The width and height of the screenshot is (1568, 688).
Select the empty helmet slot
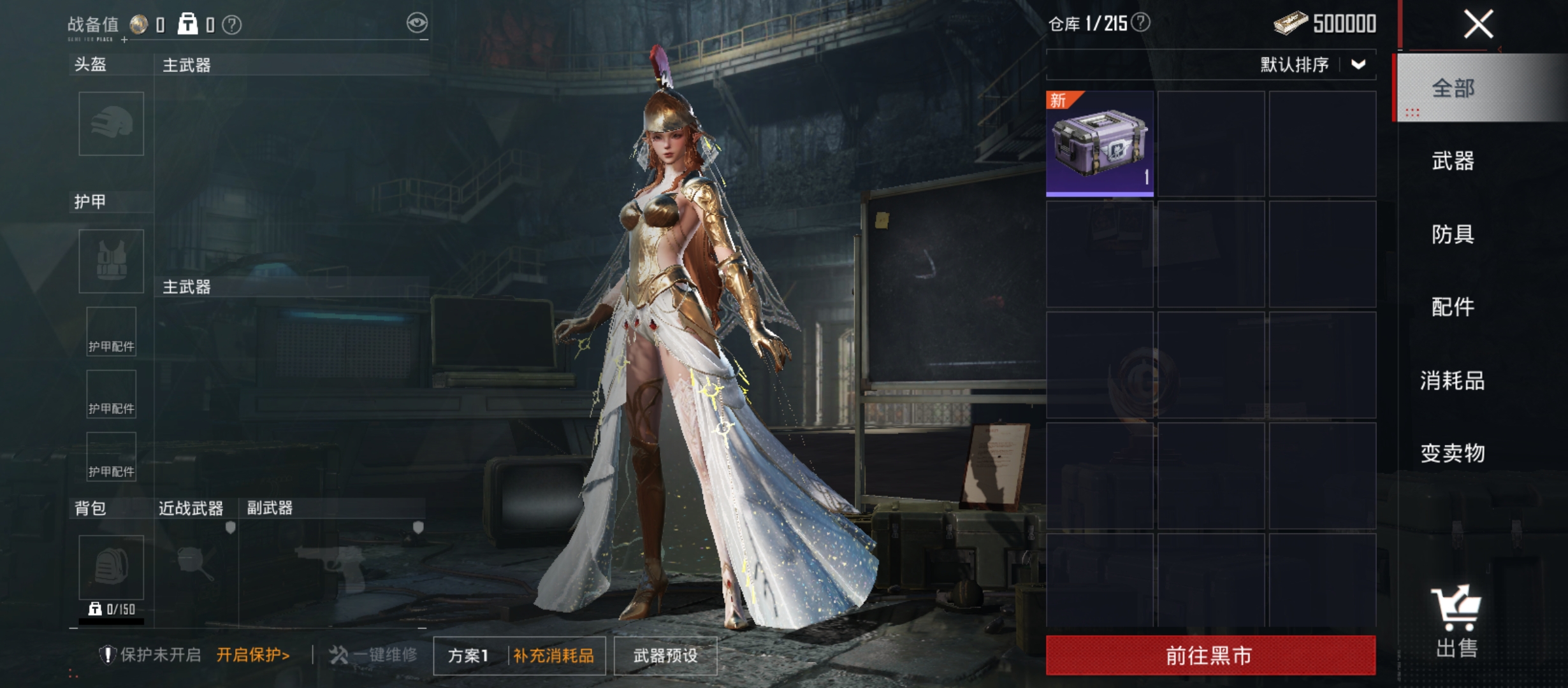pyautogui.click(x=111, y=124)
